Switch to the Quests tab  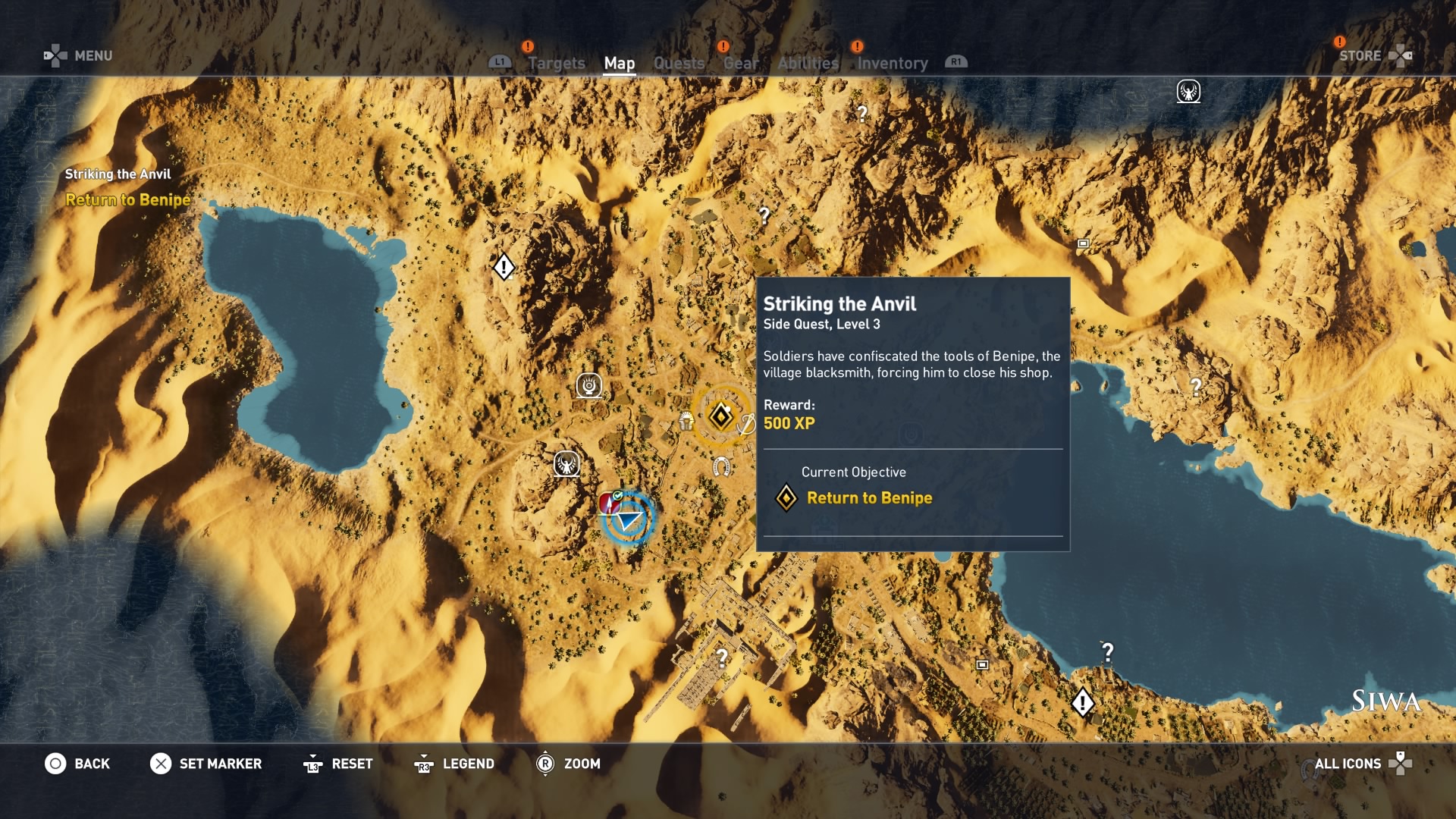pos(679,63)
